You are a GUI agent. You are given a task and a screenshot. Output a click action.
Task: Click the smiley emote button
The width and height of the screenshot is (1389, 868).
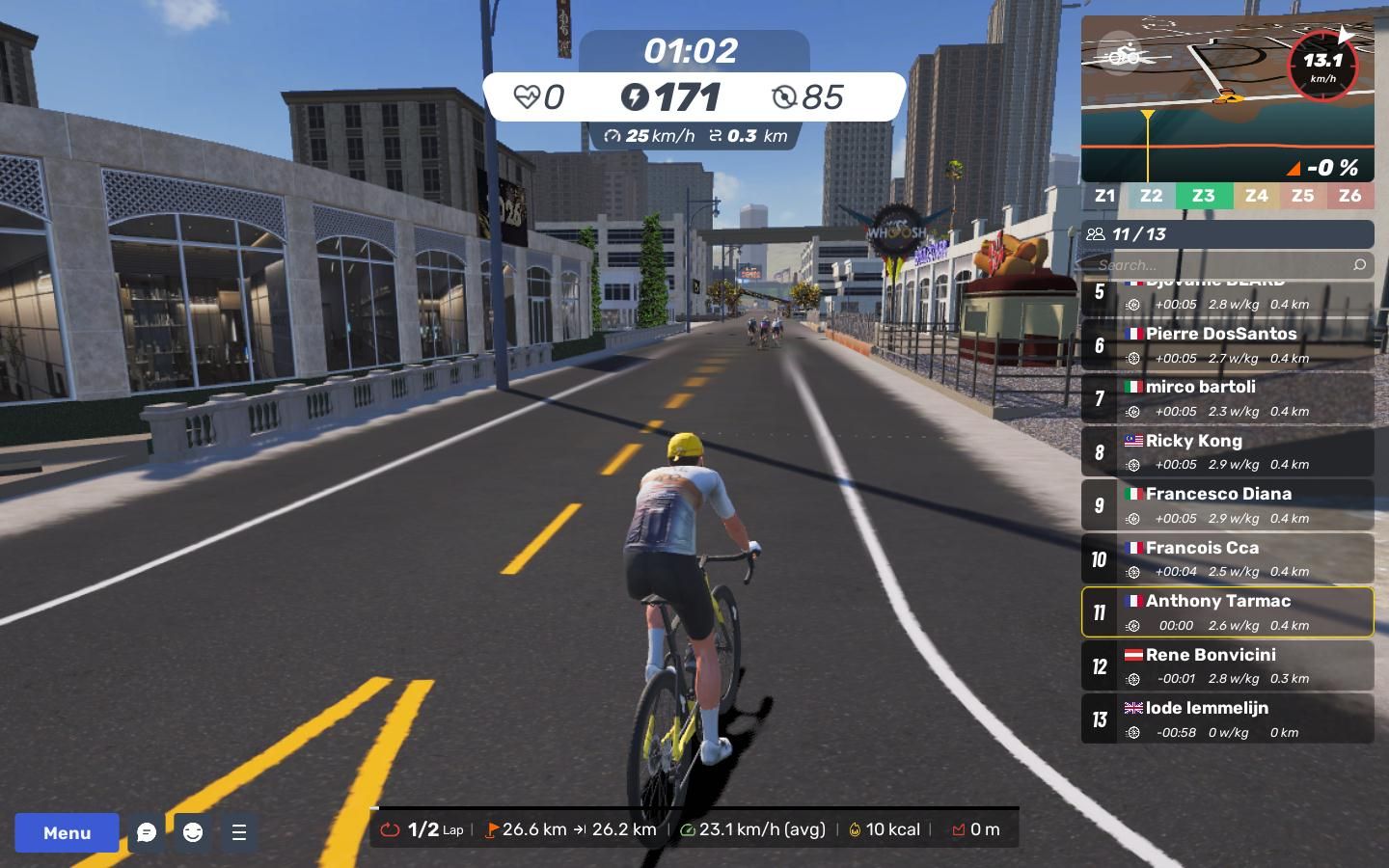point(193,832)
